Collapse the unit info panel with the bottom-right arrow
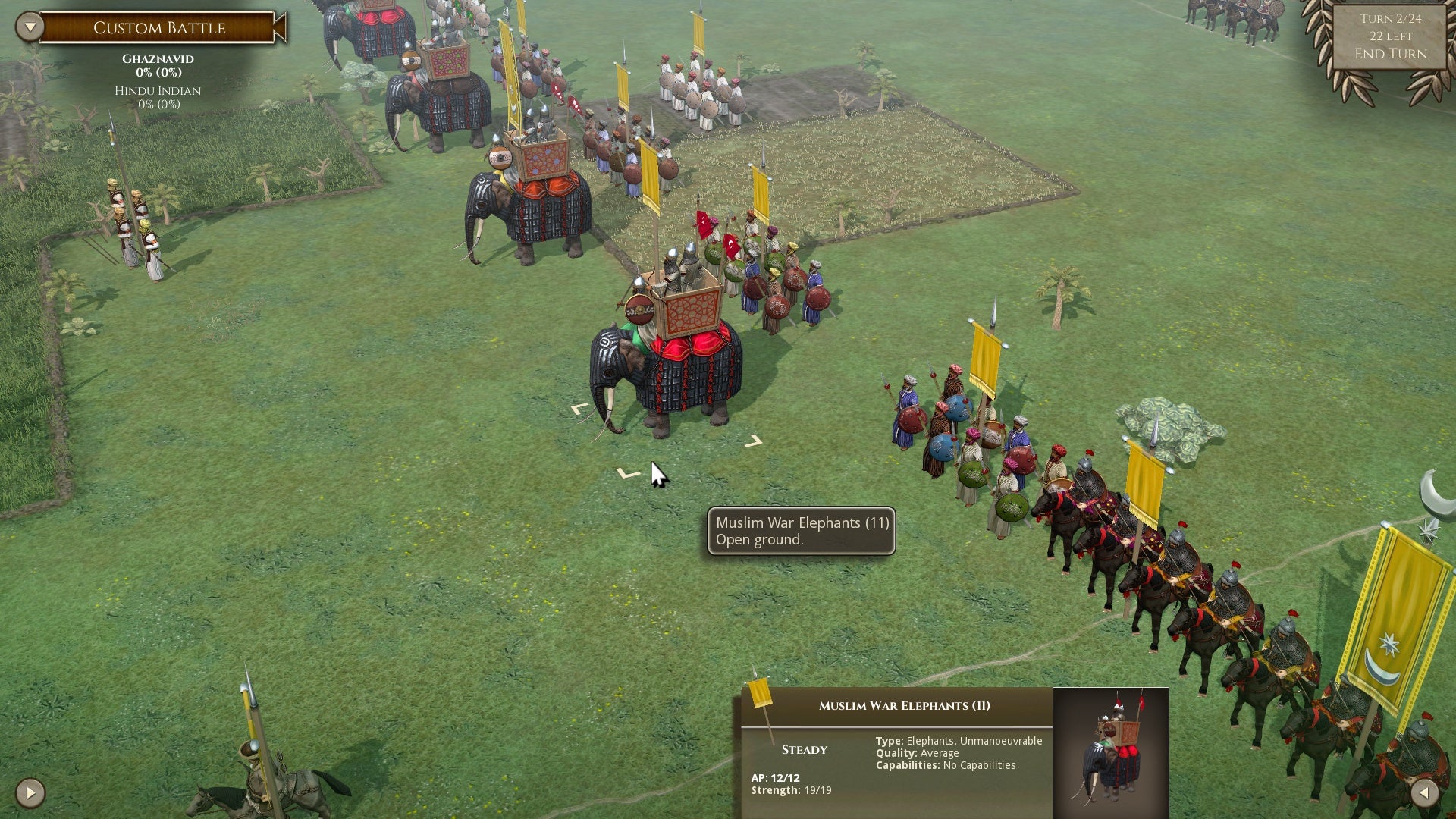The width and height of the screenshot is (1456, 819). pyautogui.click(x=1424, y=793)
